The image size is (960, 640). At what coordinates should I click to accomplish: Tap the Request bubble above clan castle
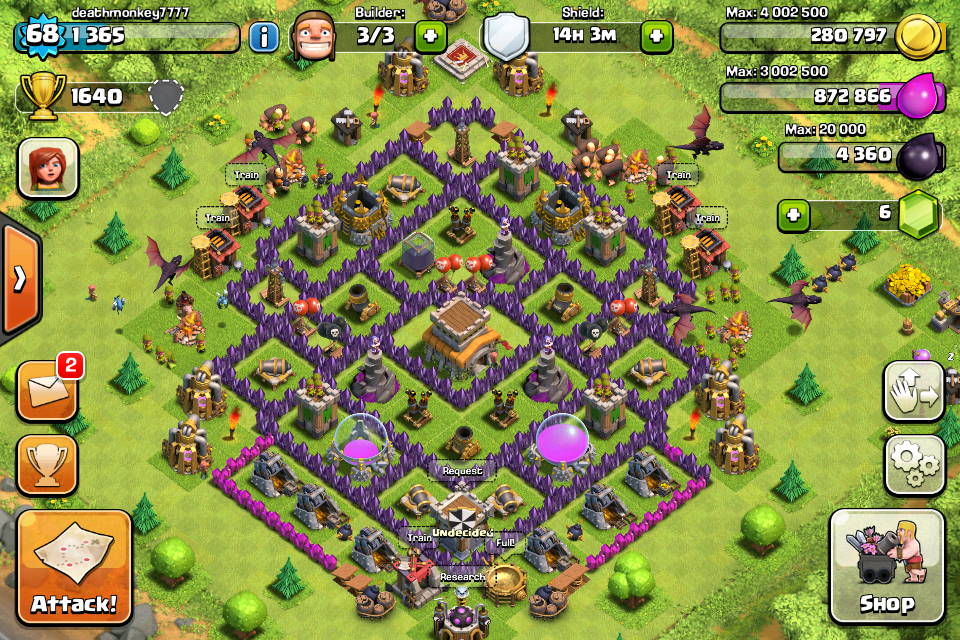(x=461, y=470)
